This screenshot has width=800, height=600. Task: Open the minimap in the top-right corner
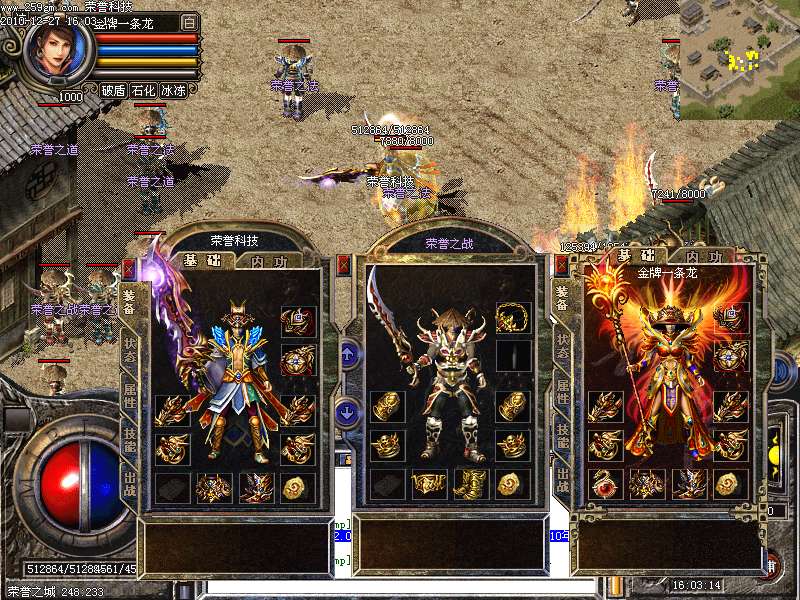click(x=740, y=58)
